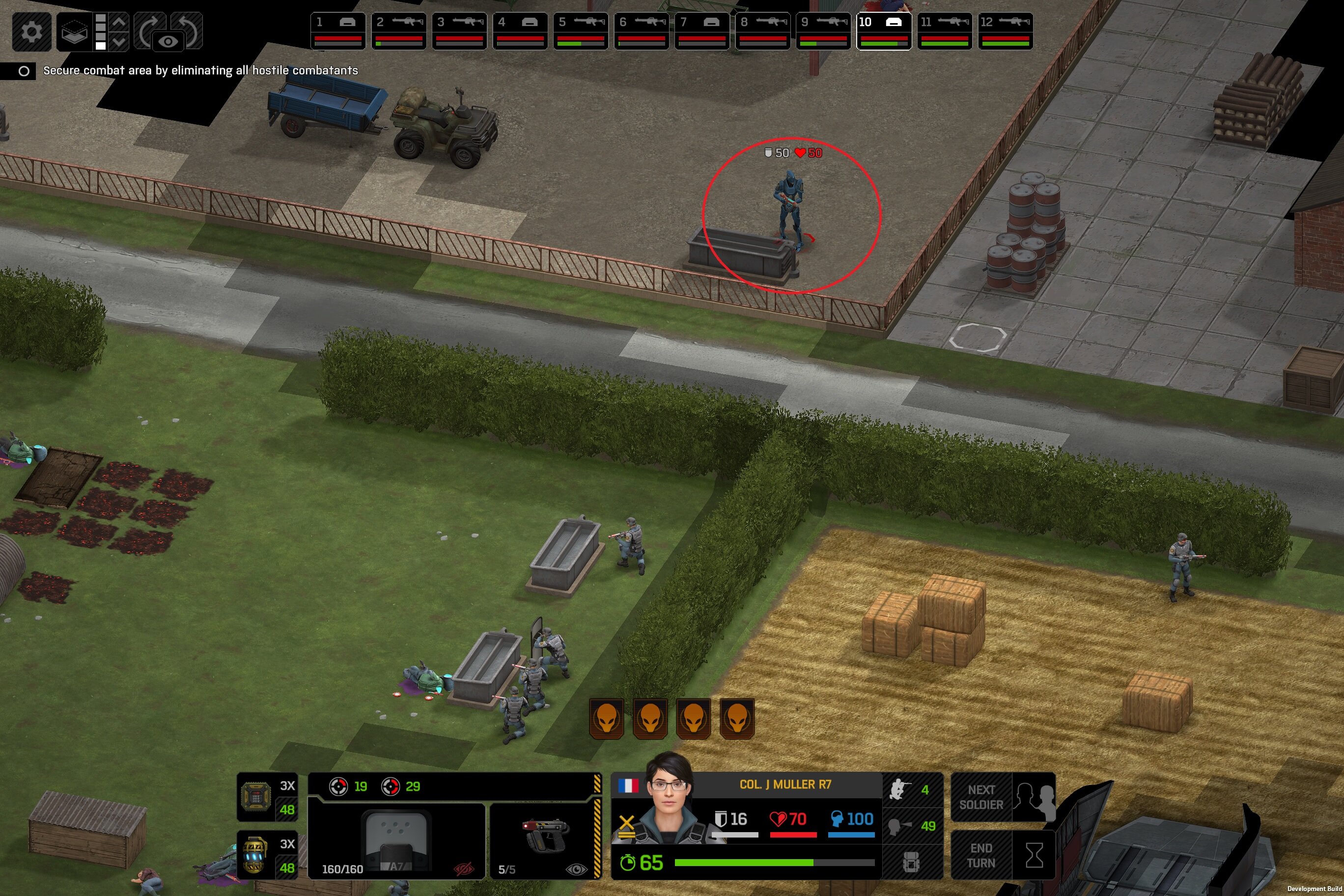This screenshot has width=1344, height=896.
Task: Switch to soldier 5 in the squad bar
Action: 581,31
